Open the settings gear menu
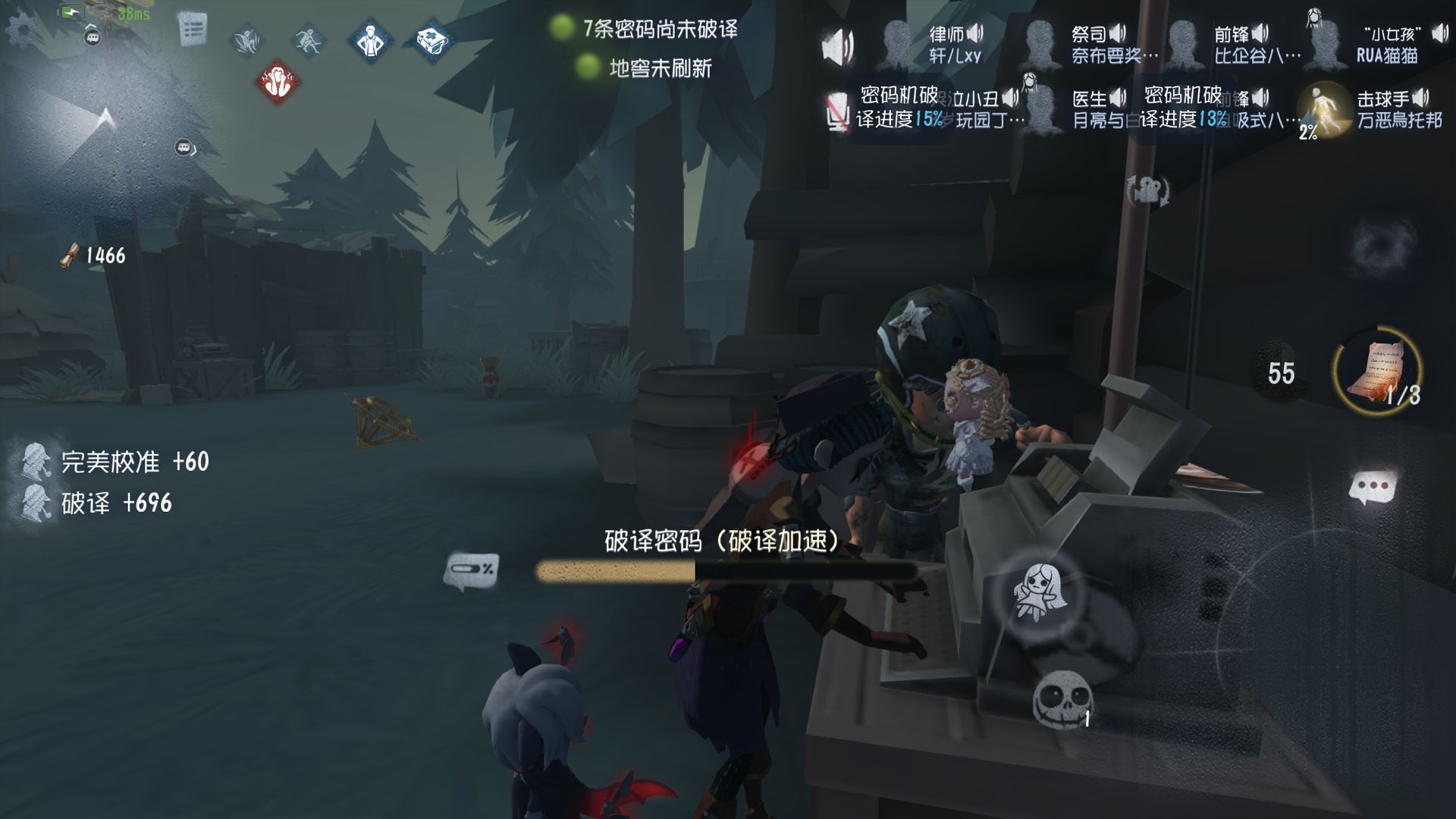 point(23,29)
